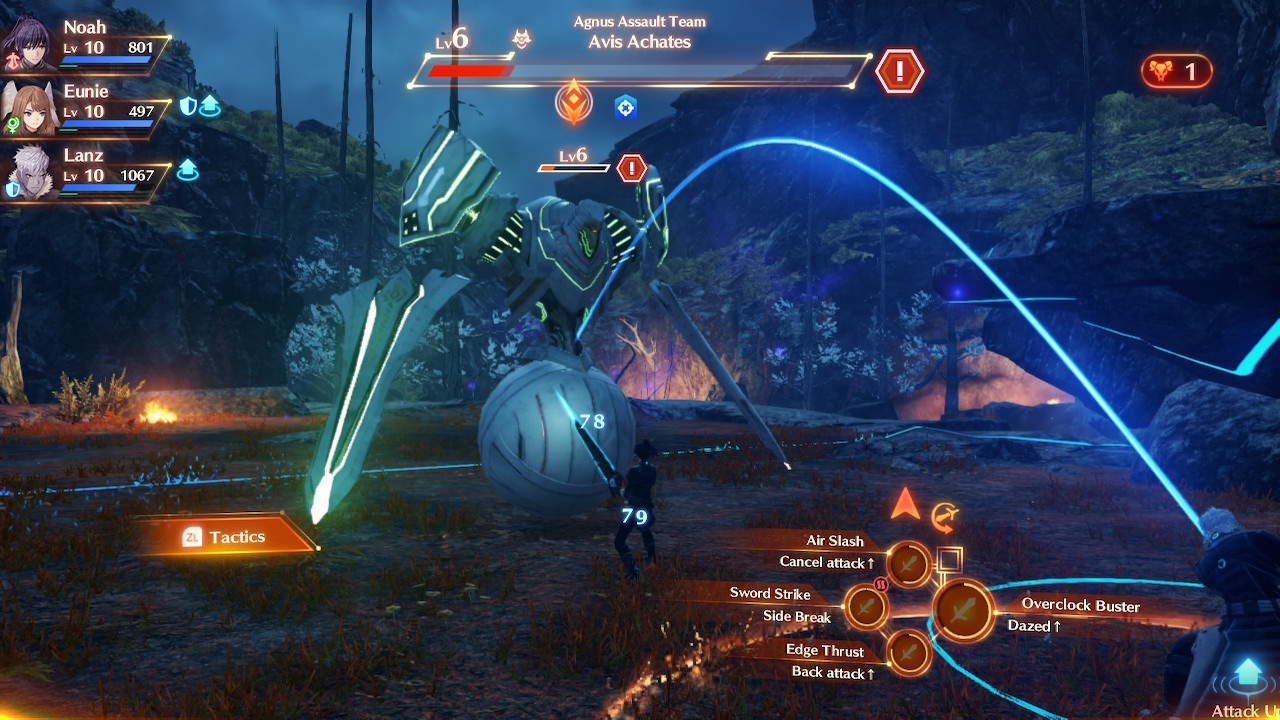1280x720 pixels.
Task: Open the Tactics menu
Action: click(x=226, y=537)
